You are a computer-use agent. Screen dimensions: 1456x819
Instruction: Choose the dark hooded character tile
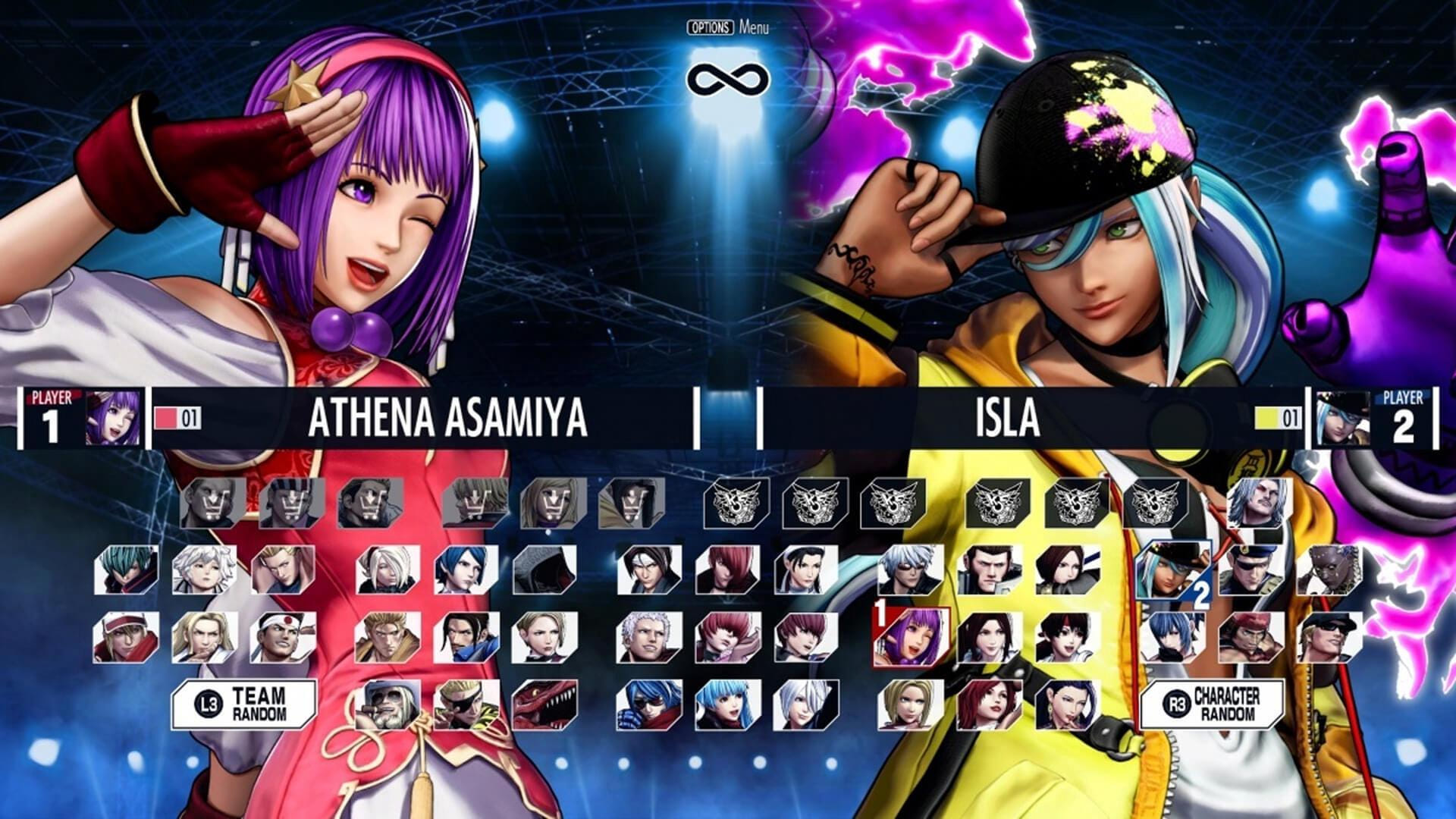tap(544, 570)
